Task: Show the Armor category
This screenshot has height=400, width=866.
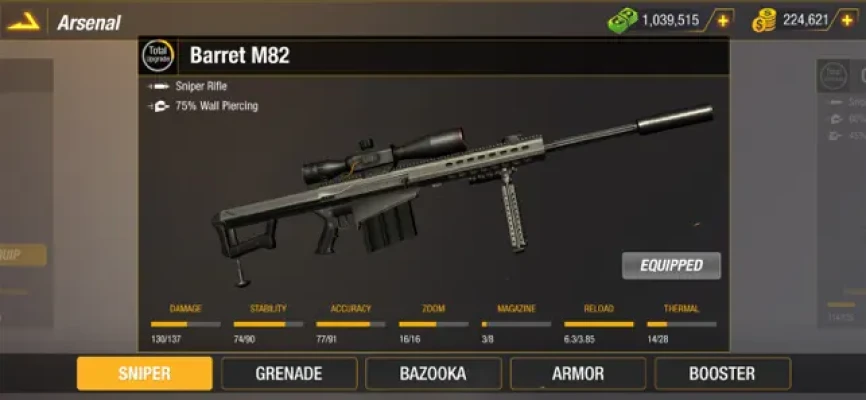Action: click(x=578, y=374)
